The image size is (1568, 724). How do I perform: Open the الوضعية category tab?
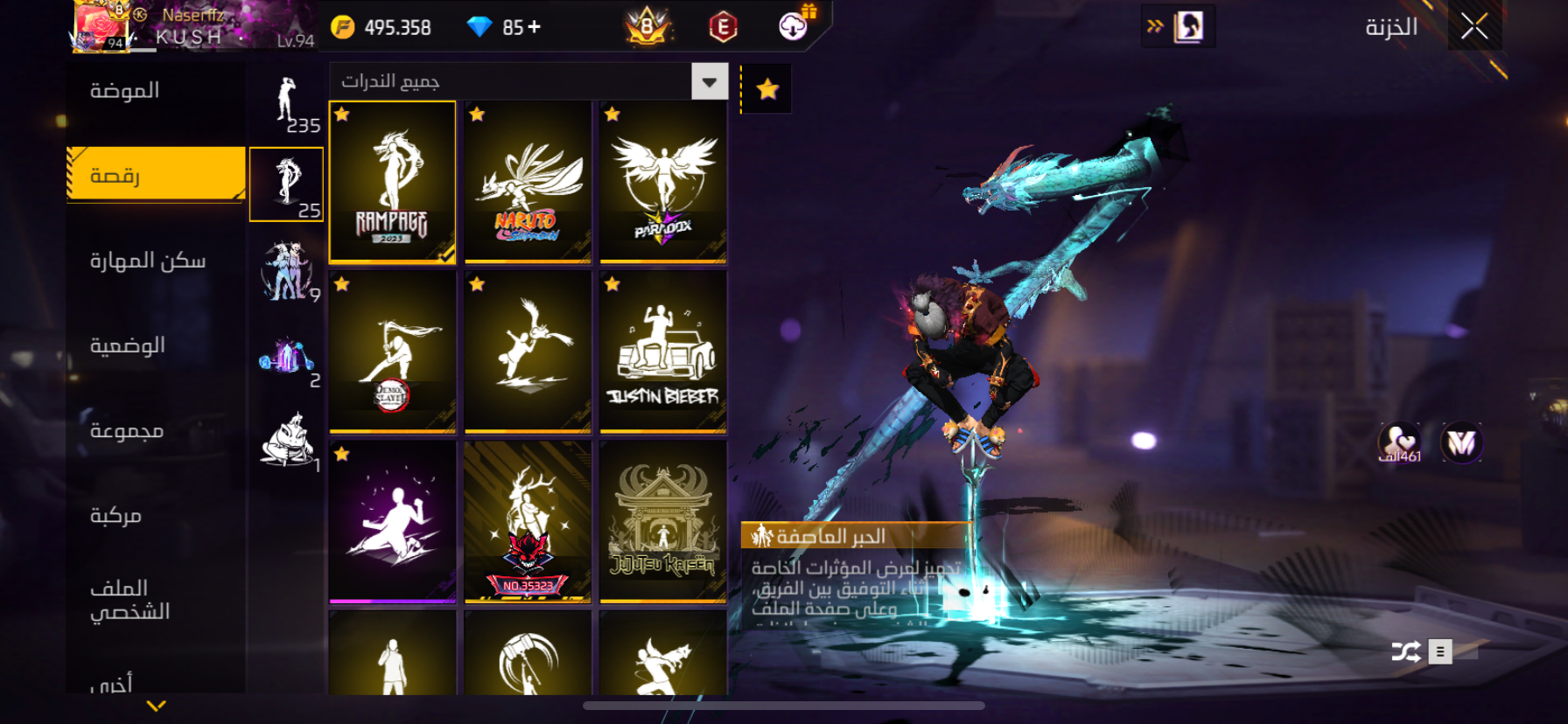point(128,345)
